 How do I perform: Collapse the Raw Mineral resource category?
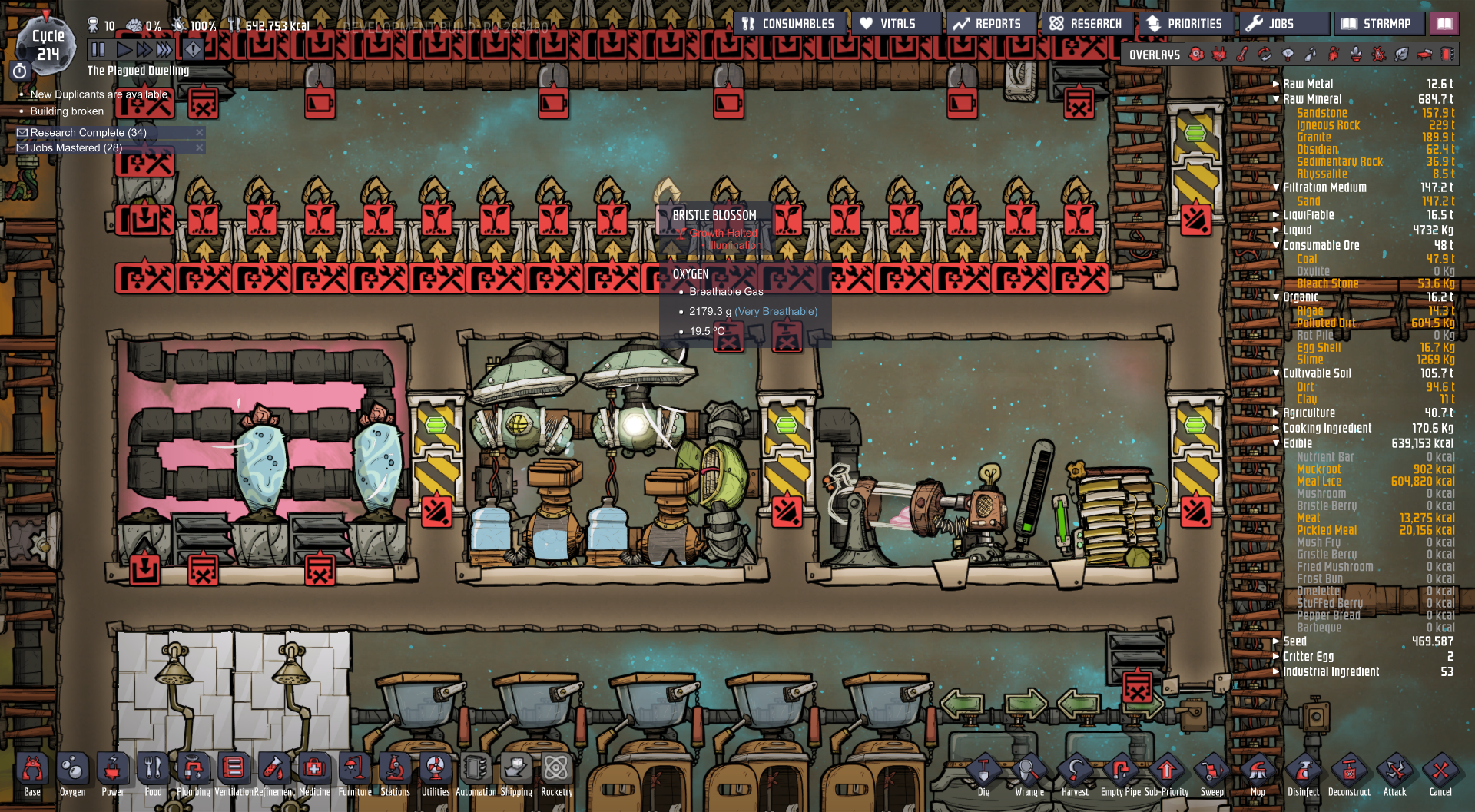click(x=1275, y=98)
